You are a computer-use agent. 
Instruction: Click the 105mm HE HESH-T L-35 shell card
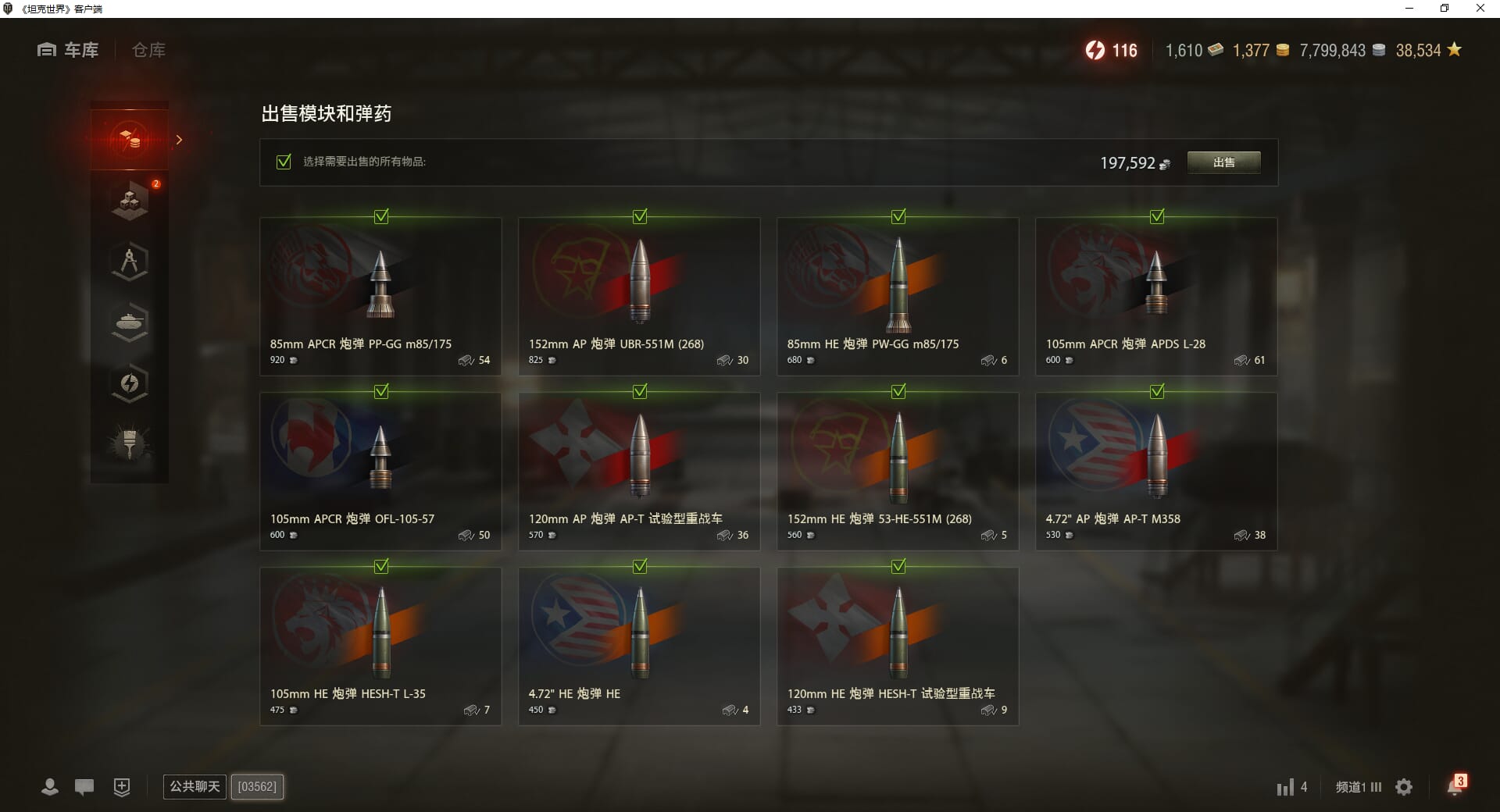tap(380, 646)
